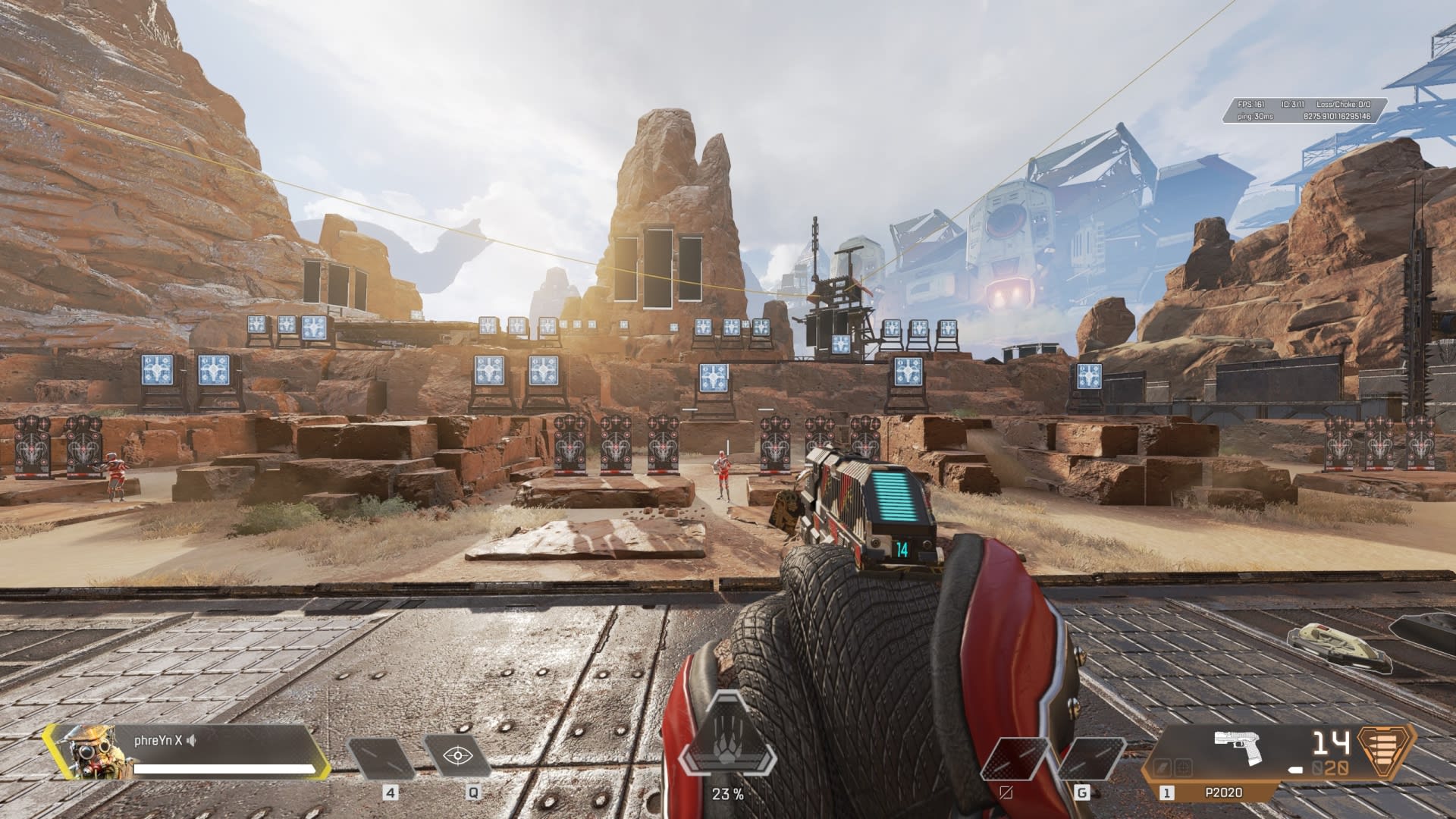1456x819 pixels.
Task: Activate the eye-shaped tactical ability
Action: point(457,756)
